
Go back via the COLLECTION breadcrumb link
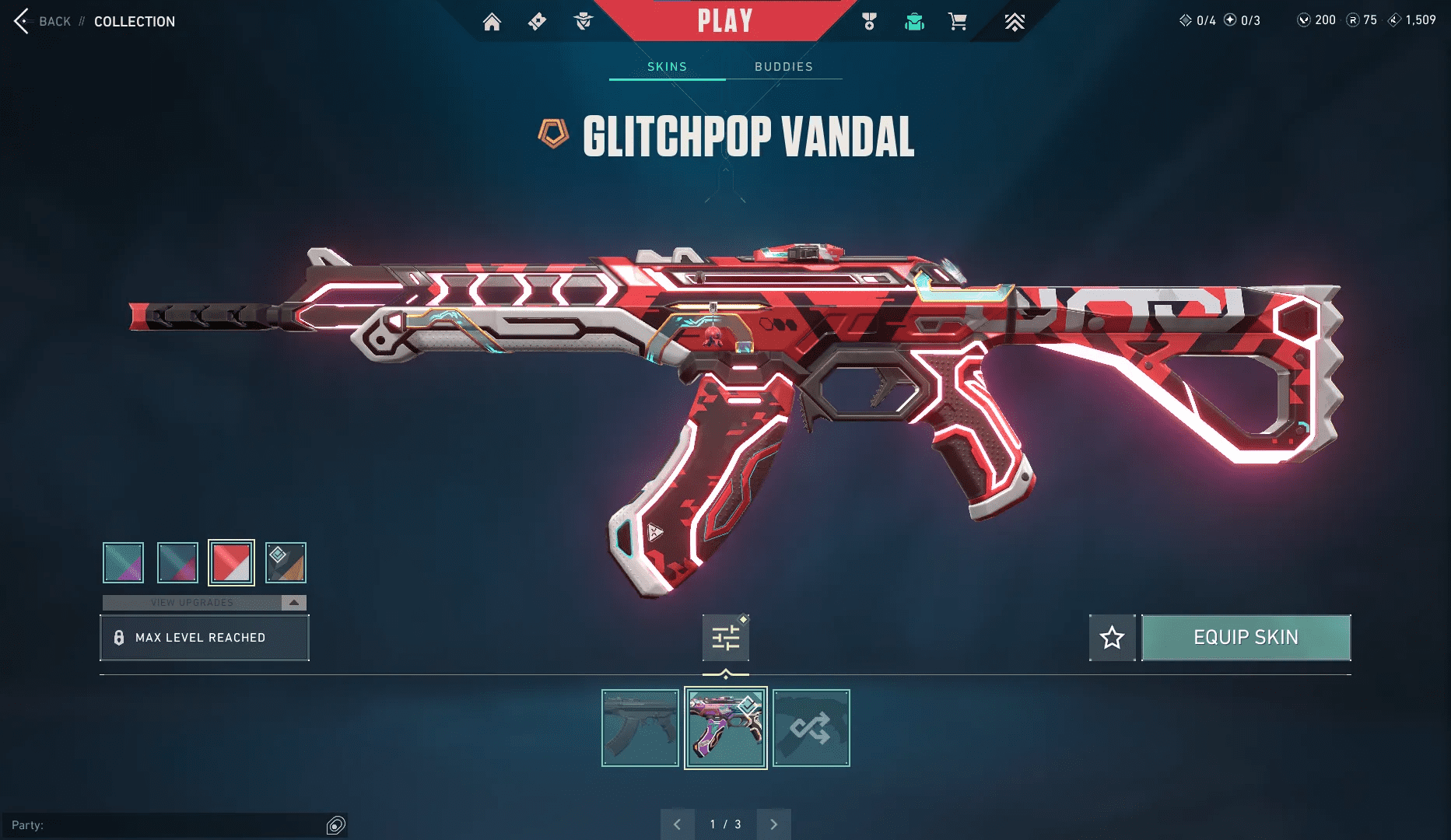point(134,21)
